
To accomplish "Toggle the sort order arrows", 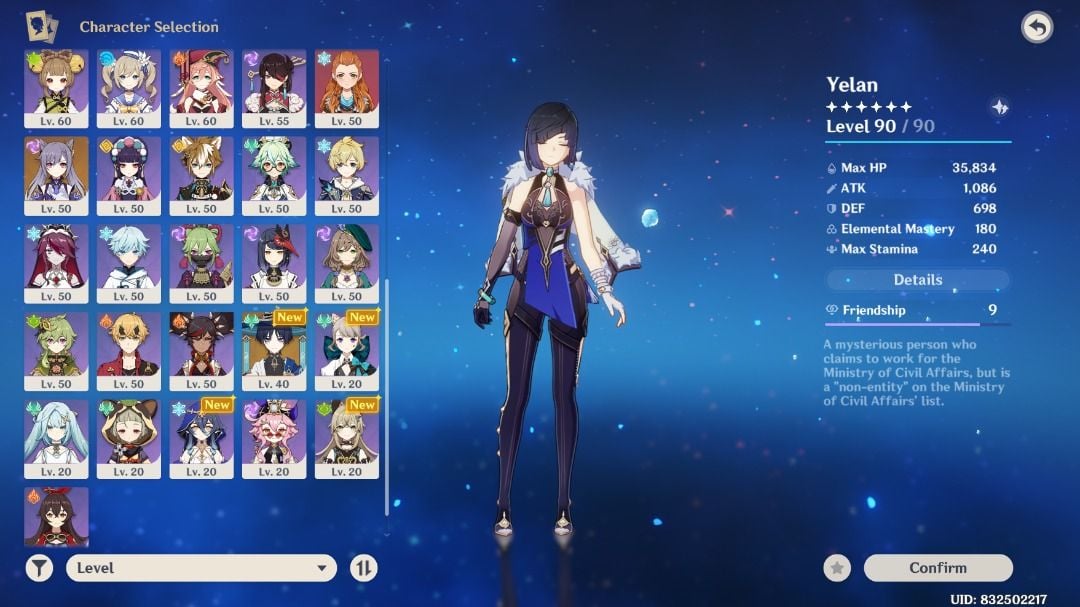I will (x=364, y=568).
